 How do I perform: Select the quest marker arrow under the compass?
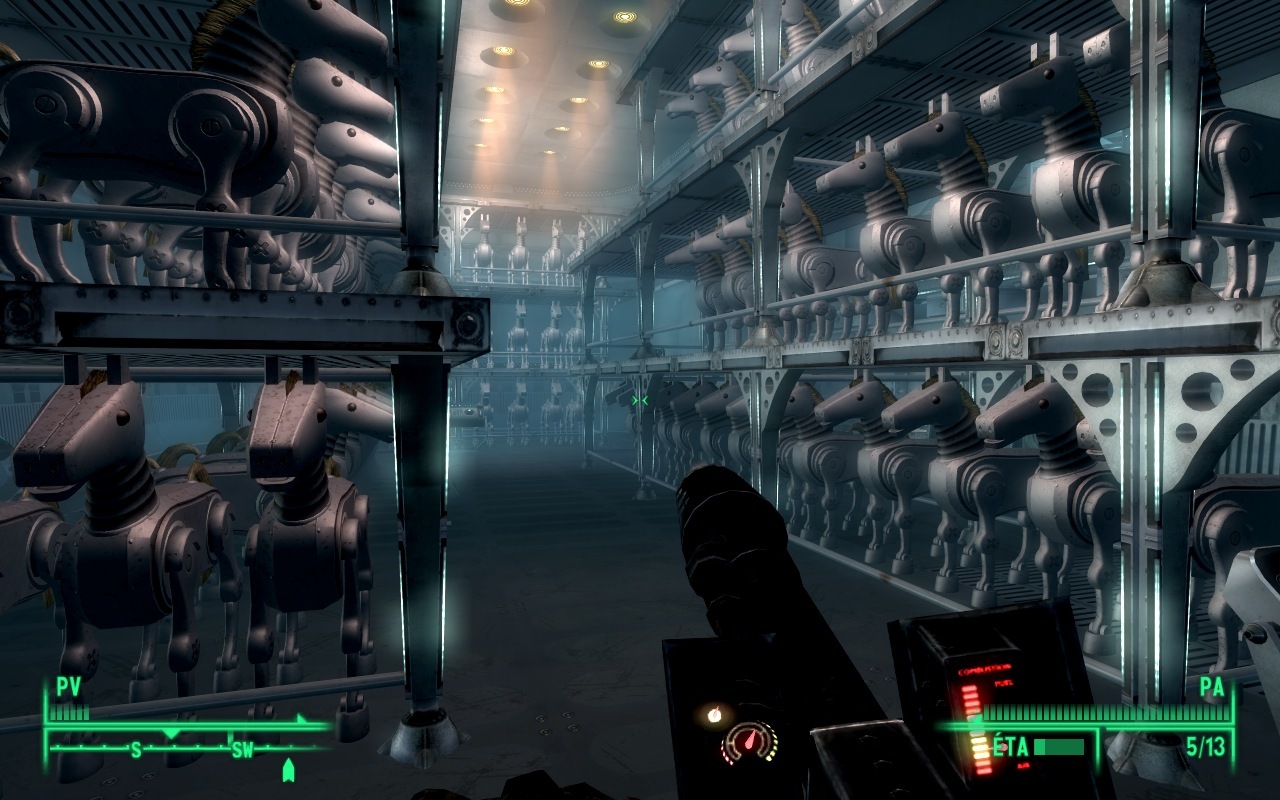(289, 770)
